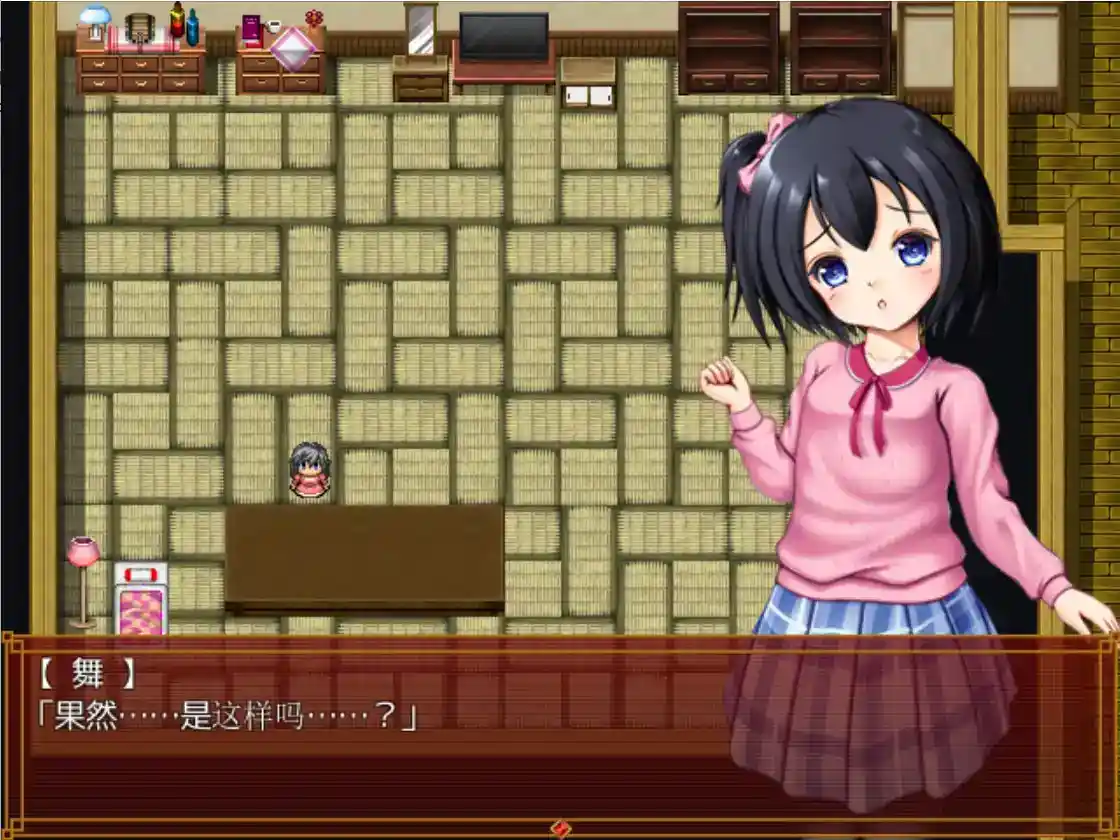Screen dimensions: 1120x840
Task: Advance the dialogue via the red continue arrow
Action: [x=561, y=828]
